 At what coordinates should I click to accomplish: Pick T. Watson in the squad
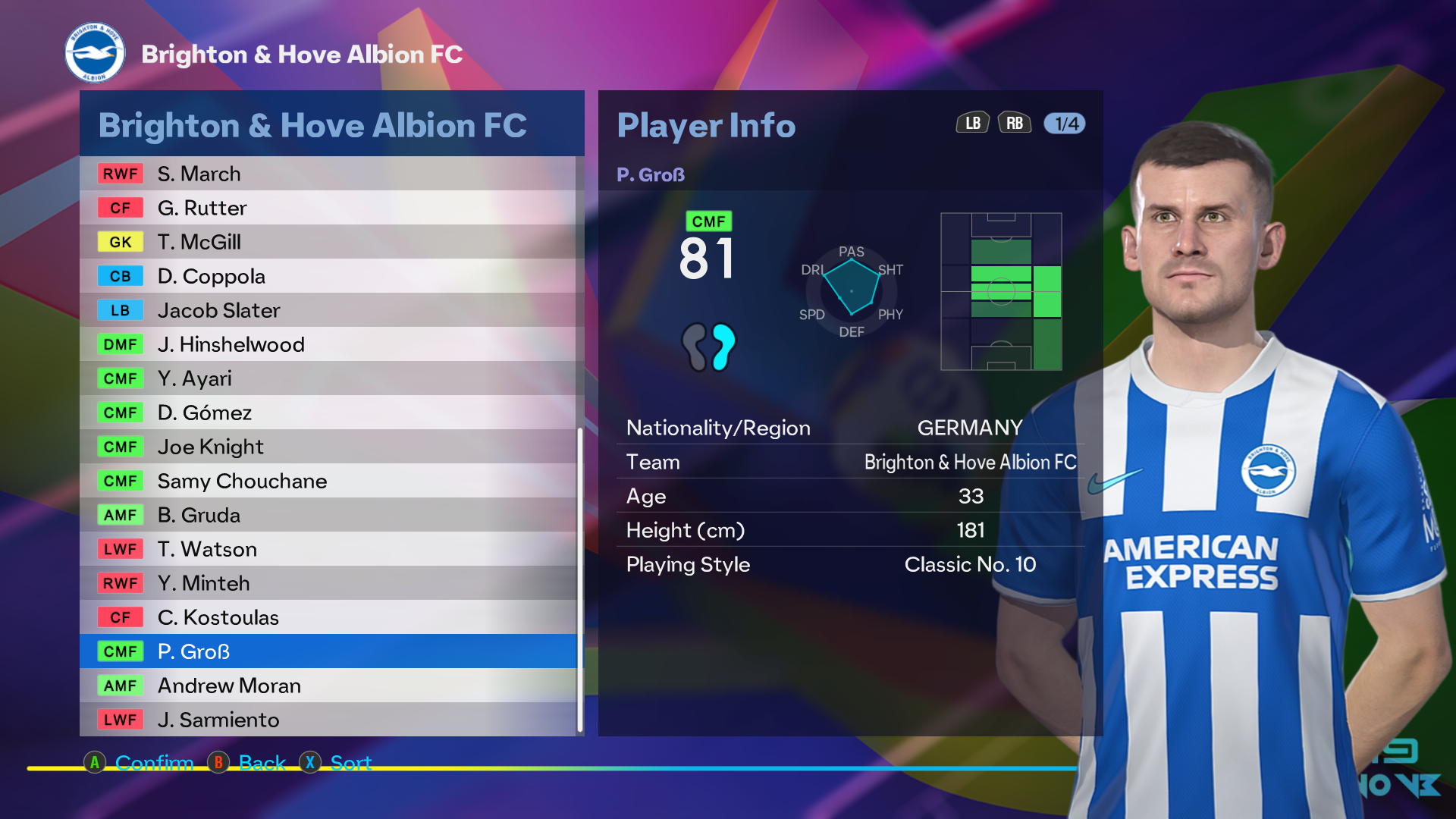click(x=328, y=549)
